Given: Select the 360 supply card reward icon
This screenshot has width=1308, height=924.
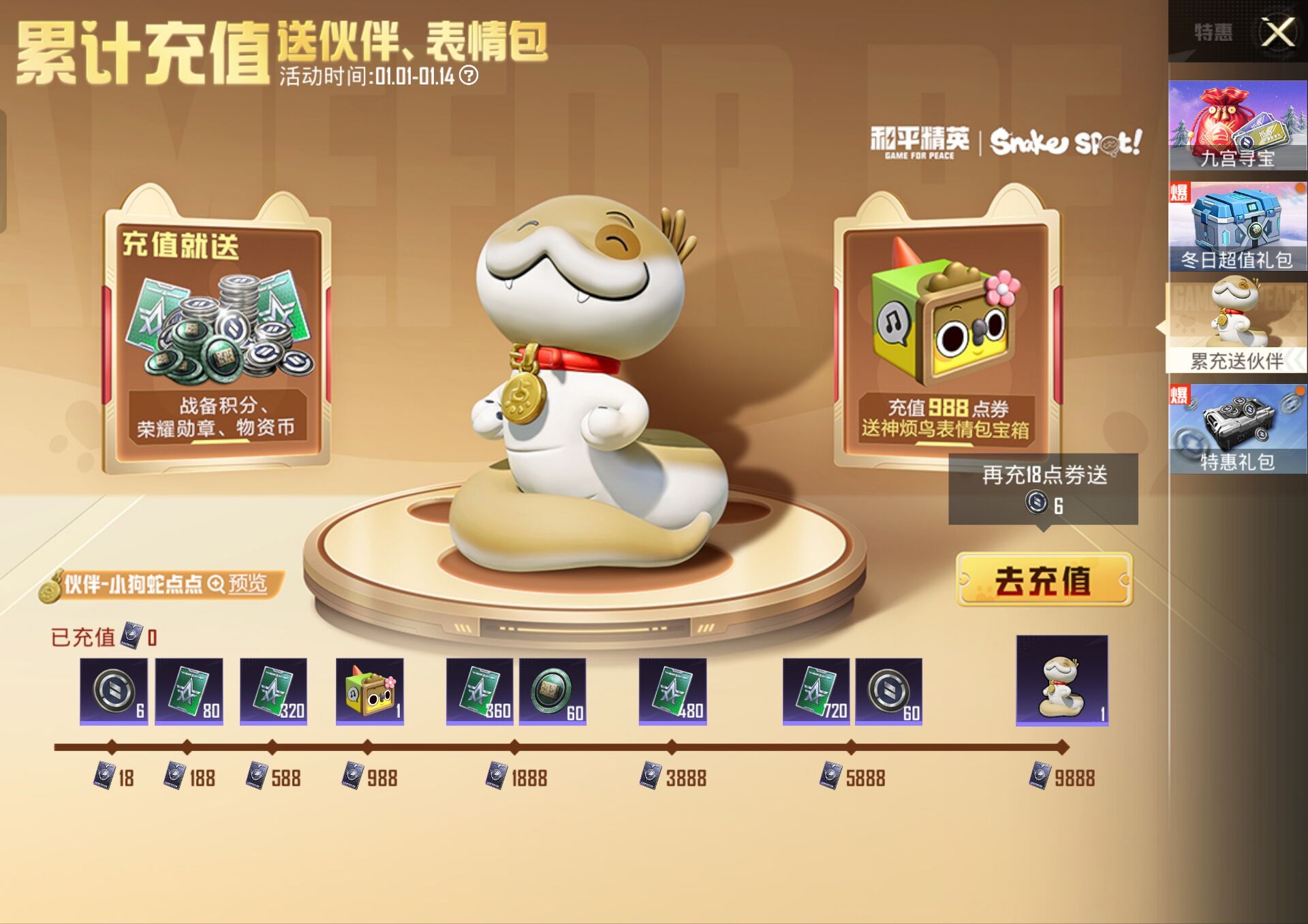Looking at the screenshot, I should pyautogui.click(x=479, y=691).
